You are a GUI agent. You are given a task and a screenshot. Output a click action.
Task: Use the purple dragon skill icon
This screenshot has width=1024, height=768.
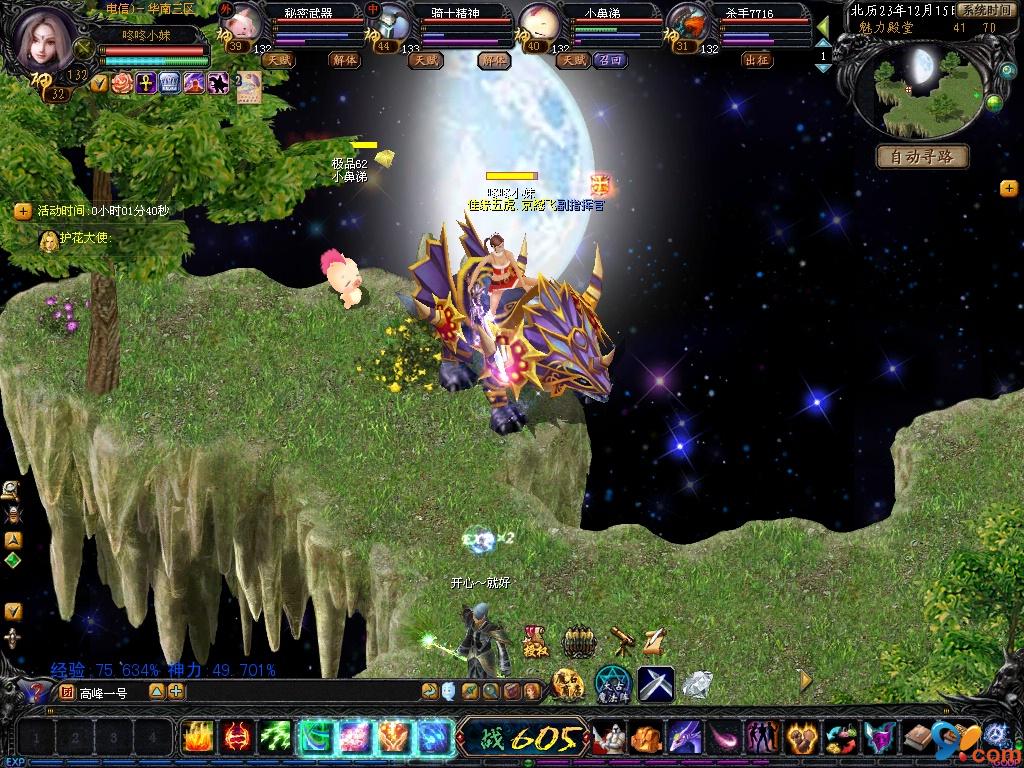(684, 738)
